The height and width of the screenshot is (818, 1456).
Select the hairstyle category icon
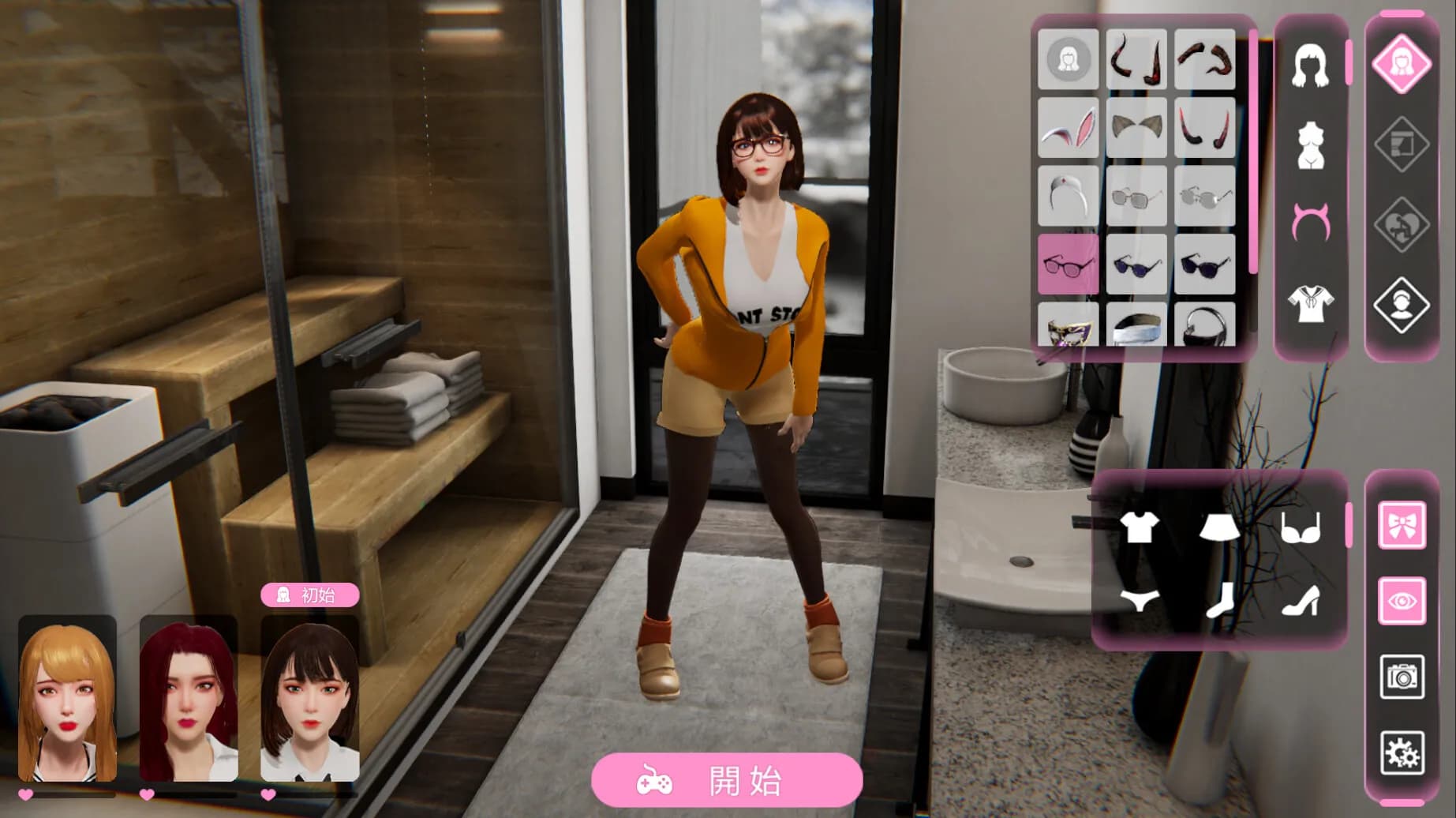click(1312, 67)
